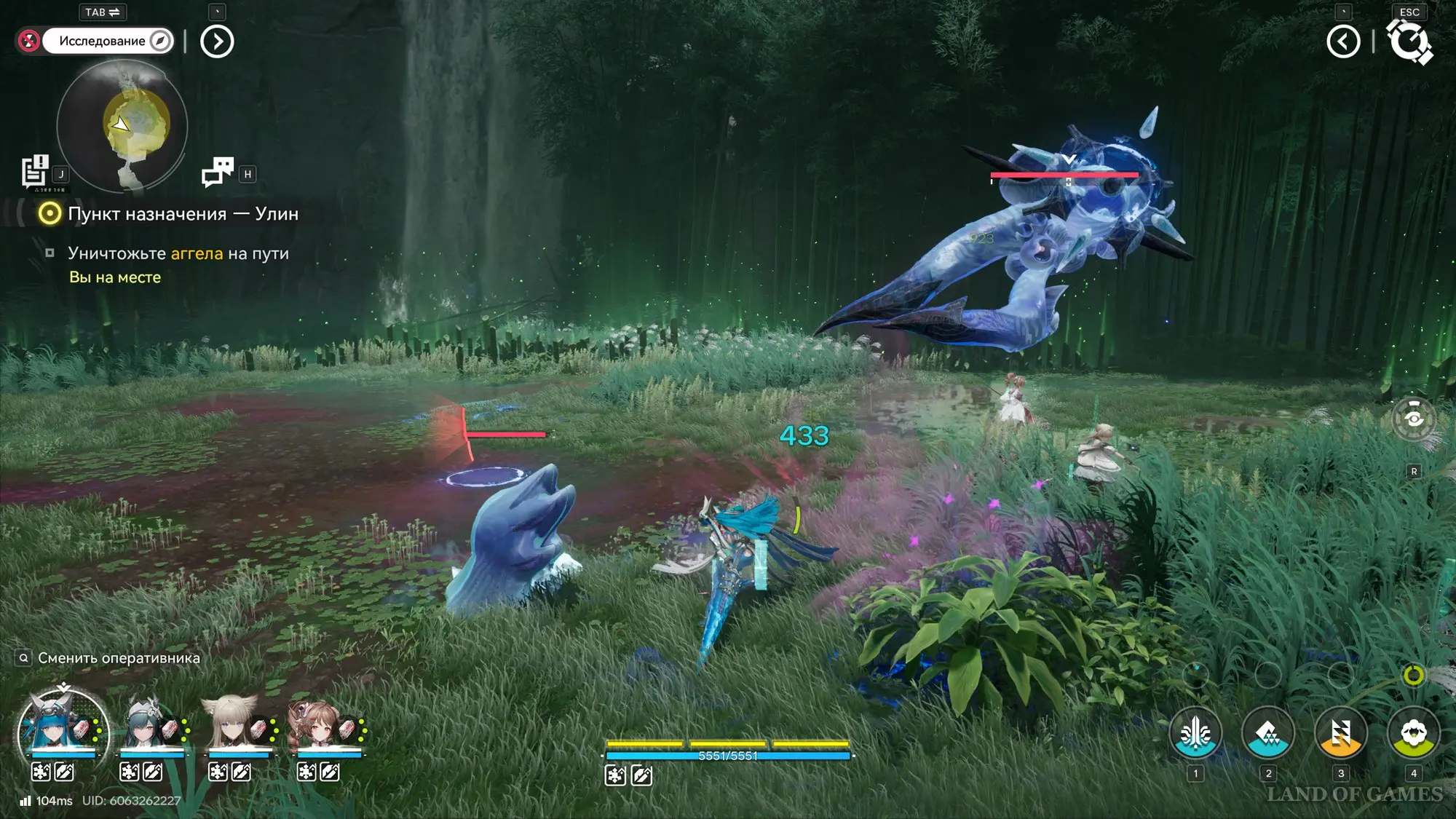Screen dimensions: 1456x819
Task: Open the quest log icon with exclamation mark
Action: point(34,172)
